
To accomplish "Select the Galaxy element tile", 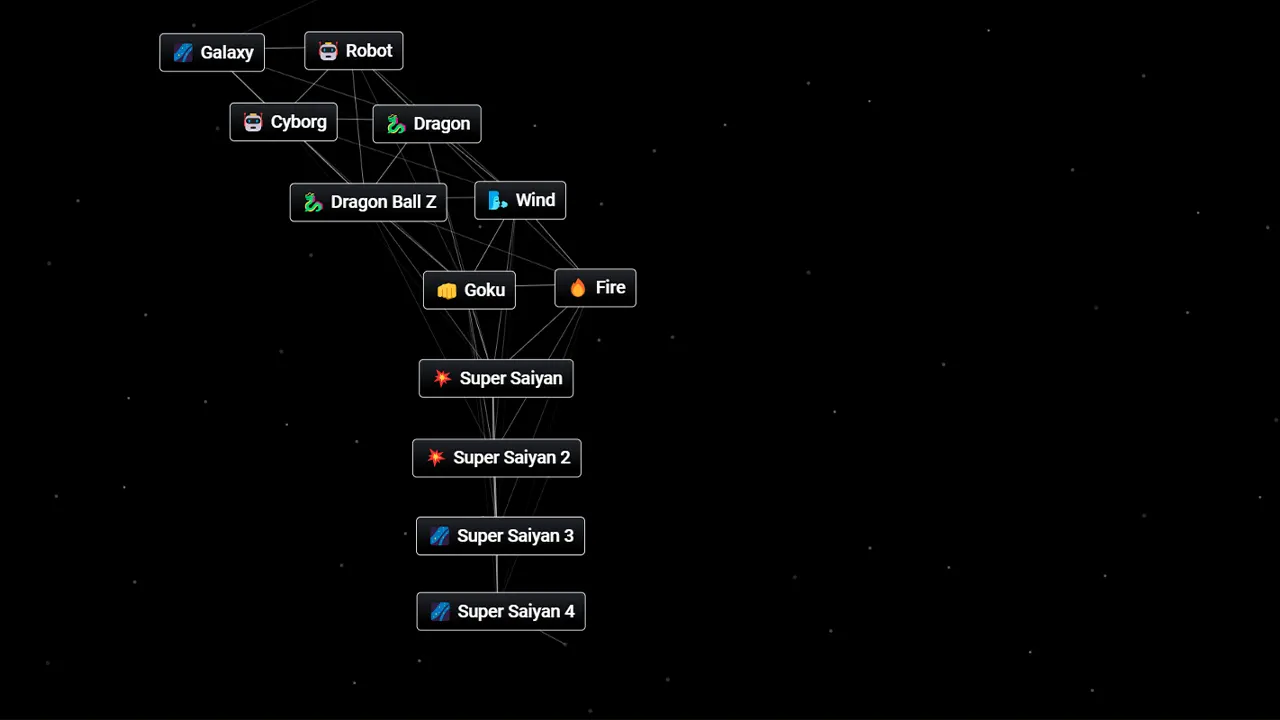I will (211, 52).
